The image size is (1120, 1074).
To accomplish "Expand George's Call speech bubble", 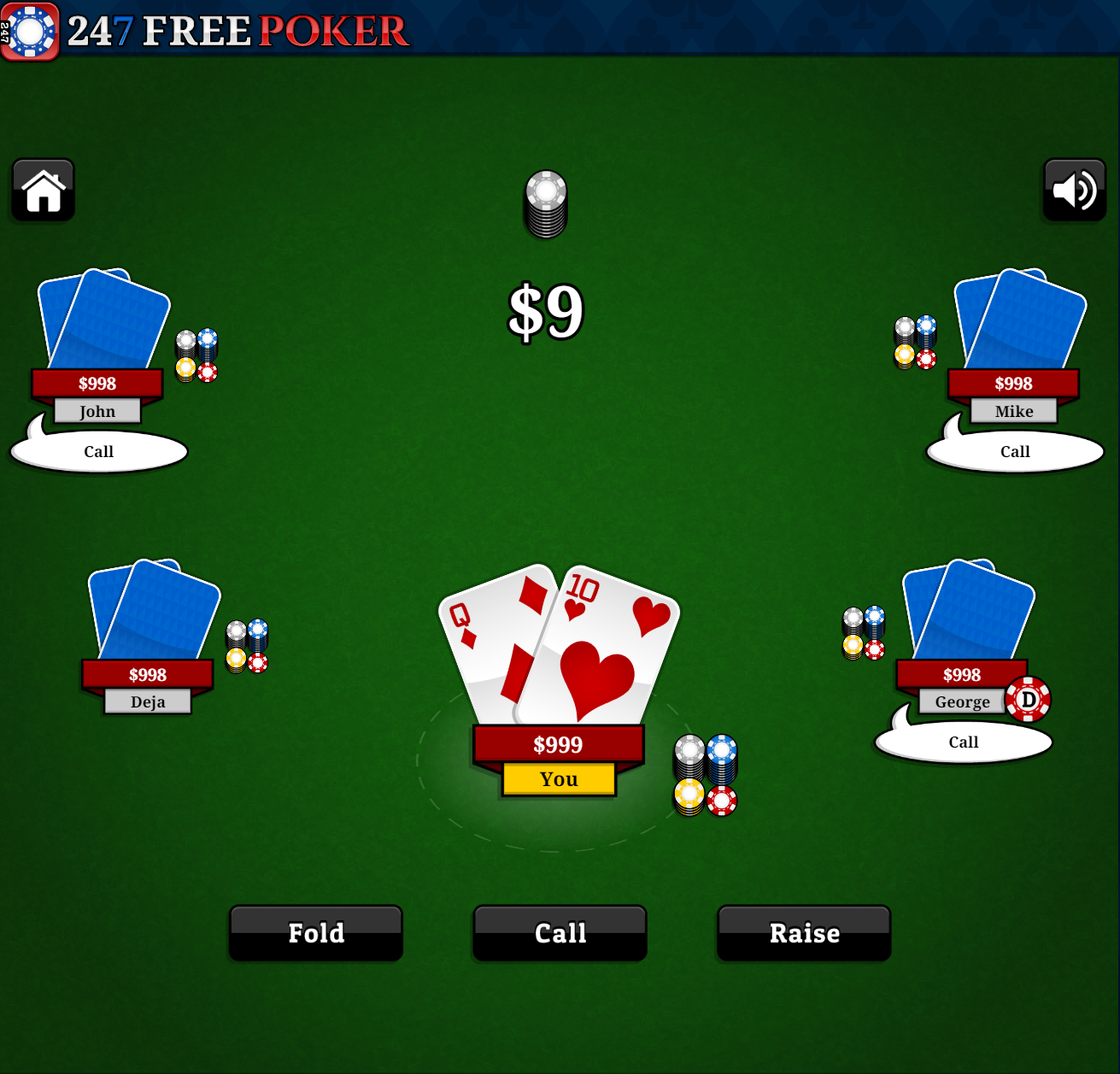I will pyautogui.click(x=963, y=742).
